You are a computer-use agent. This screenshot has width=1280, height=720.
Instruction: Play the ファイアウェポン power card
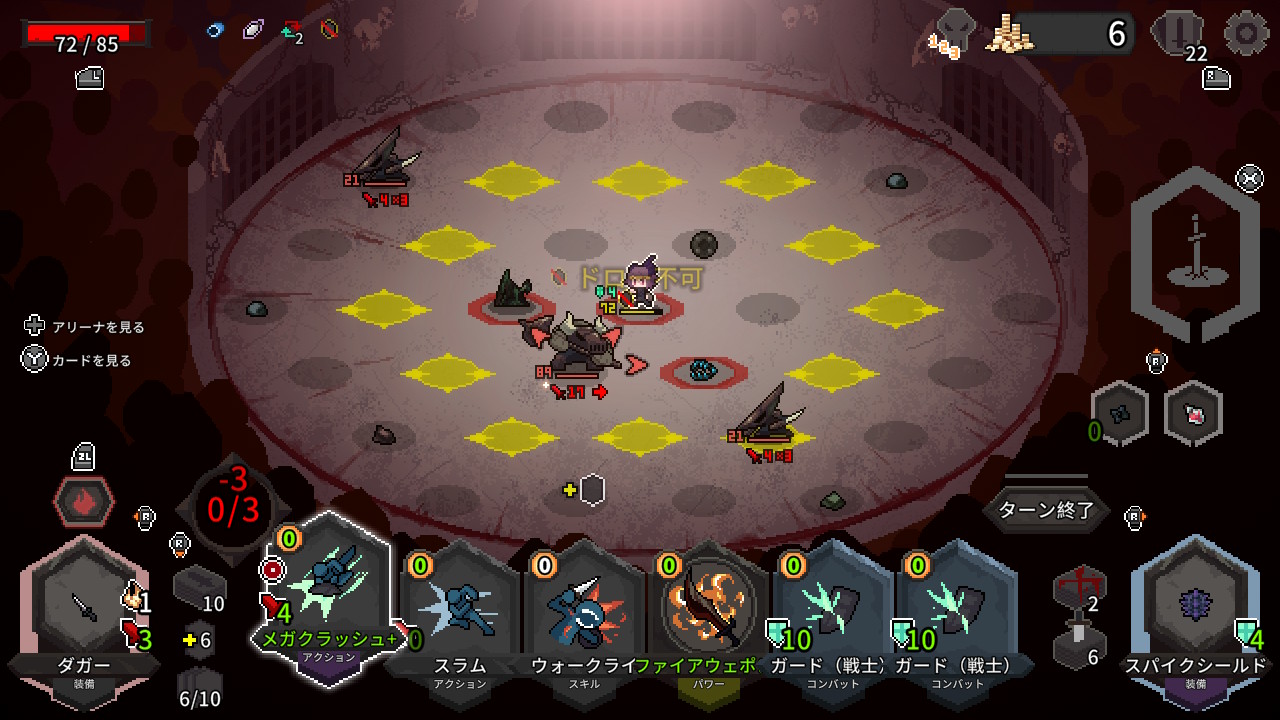709,610
